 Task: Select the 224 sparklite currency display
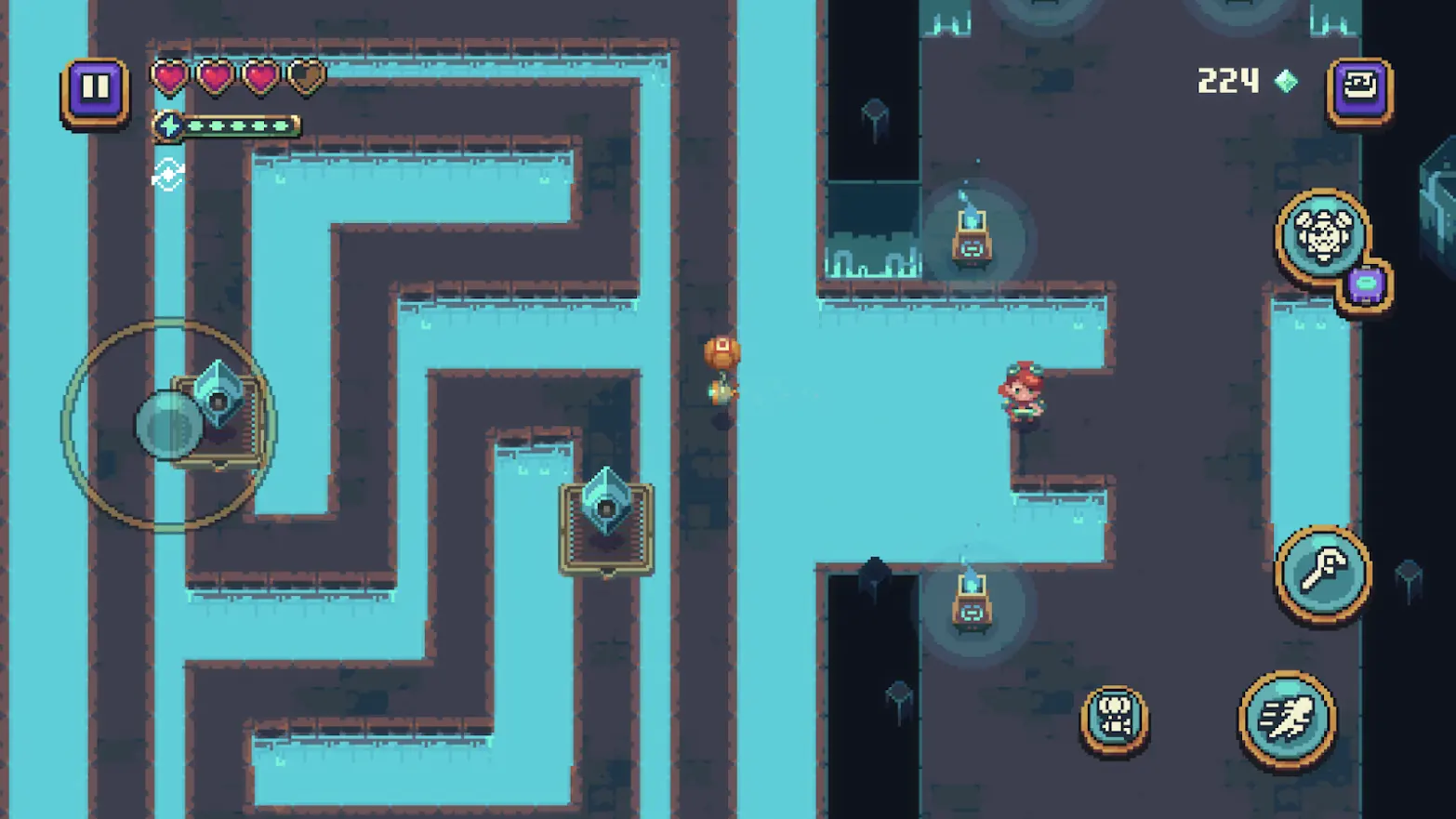click(1227, 82)
